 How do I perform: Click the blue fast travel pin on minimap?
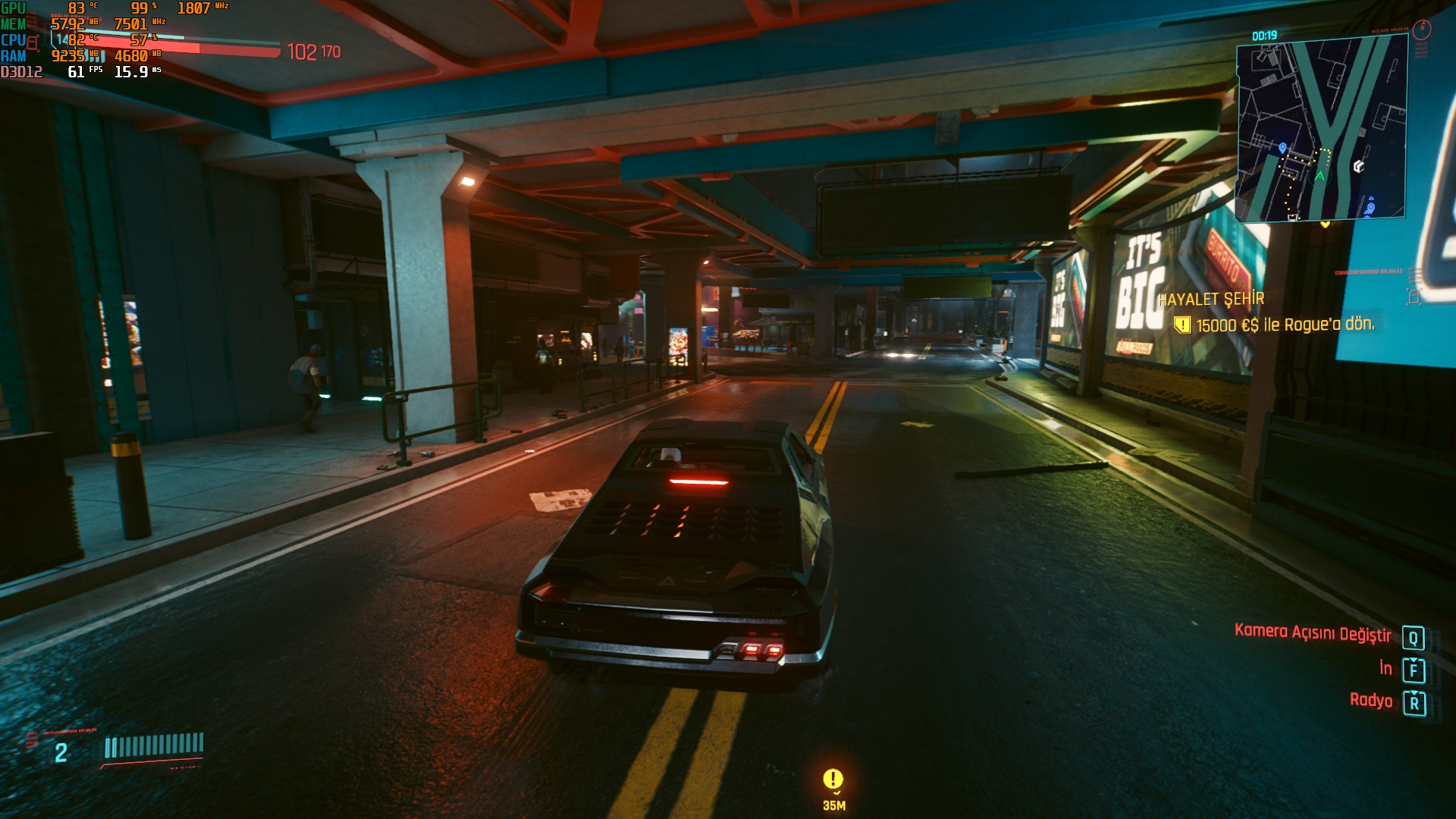coord(1282,147)
